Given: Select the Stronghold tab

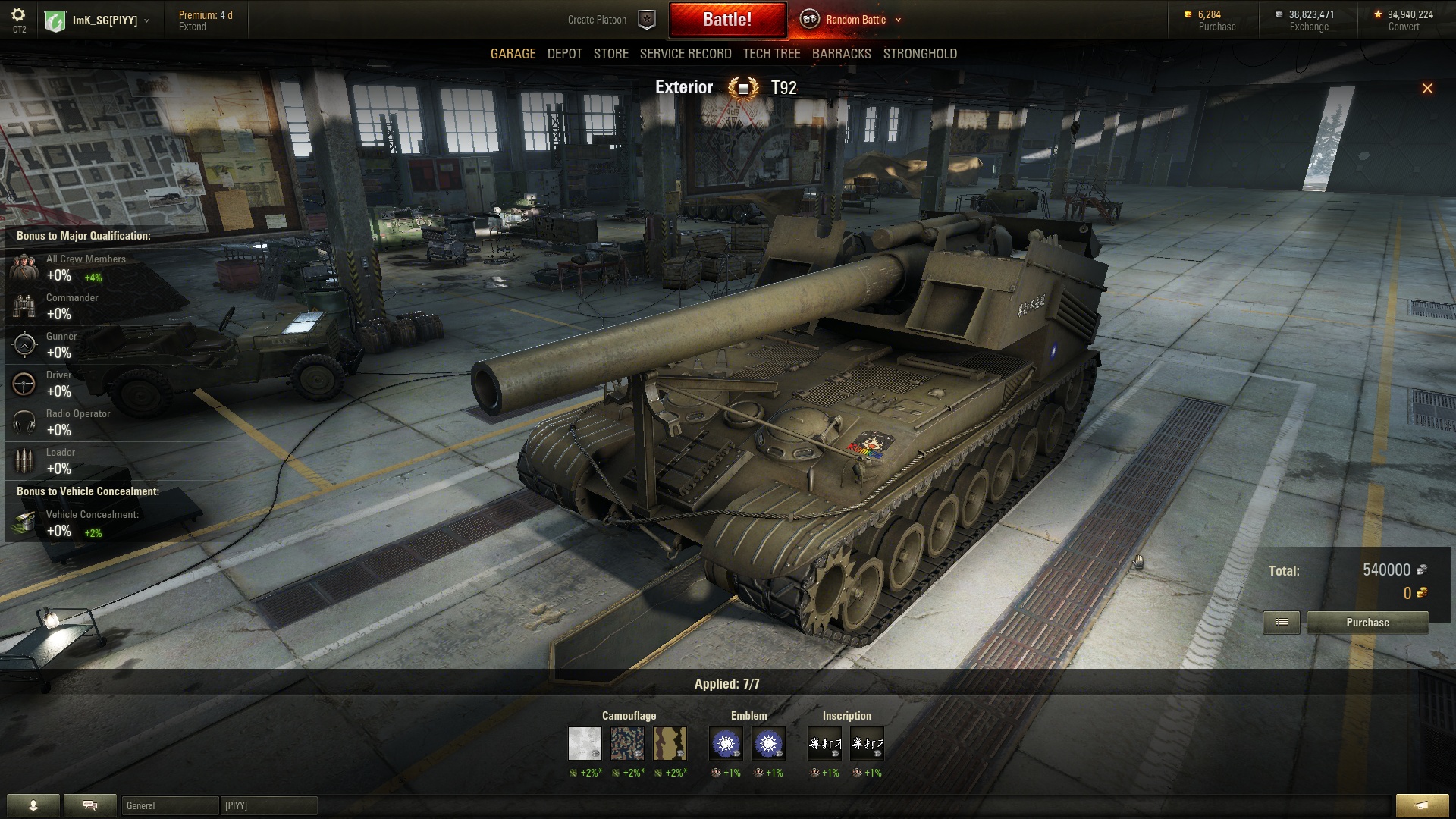Looking at the screenshot, I should tap(920, 54).
